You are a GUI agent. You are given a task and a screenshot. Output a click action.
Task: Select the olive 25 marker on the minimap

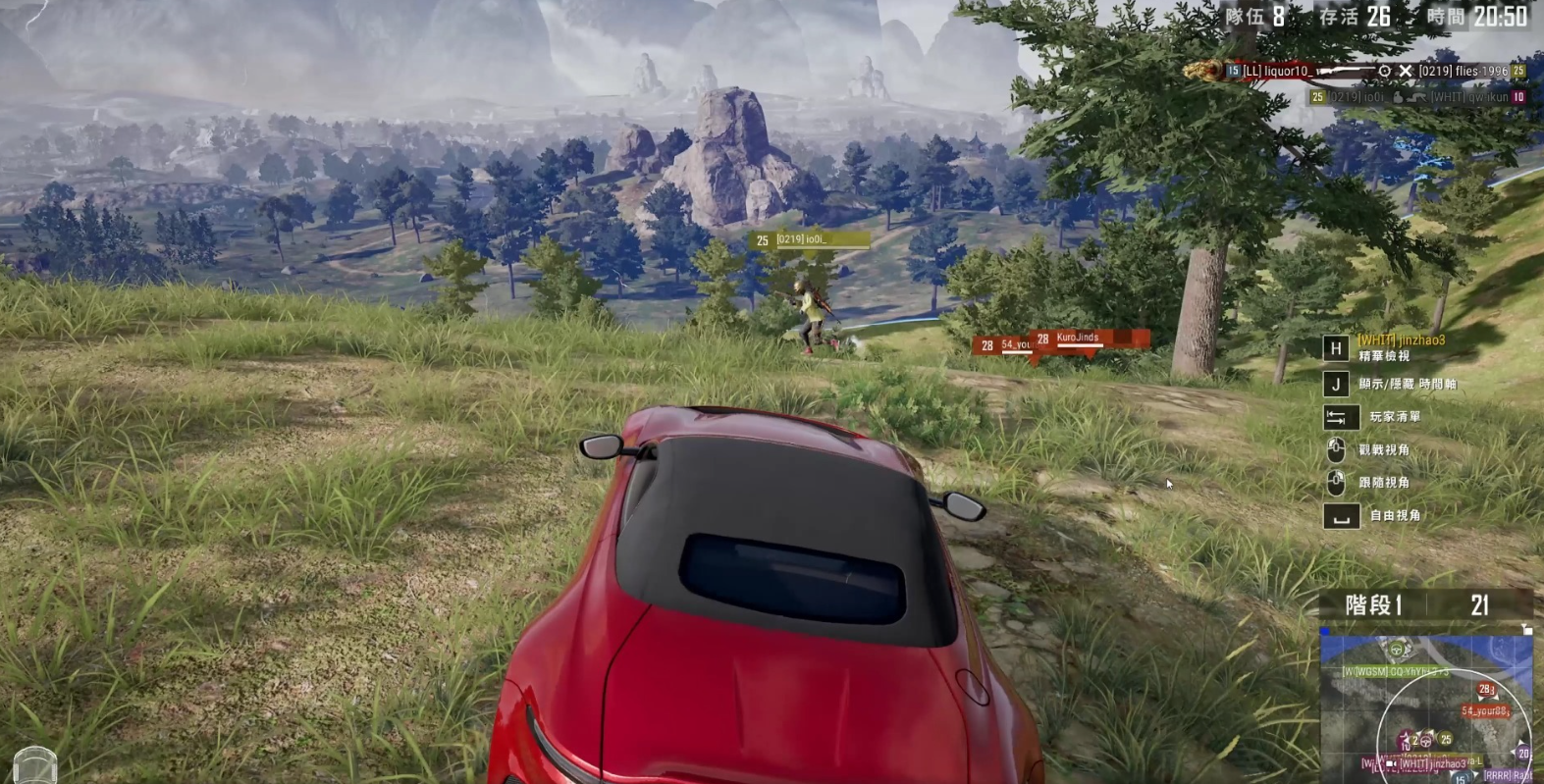[x=1445, y=740]
